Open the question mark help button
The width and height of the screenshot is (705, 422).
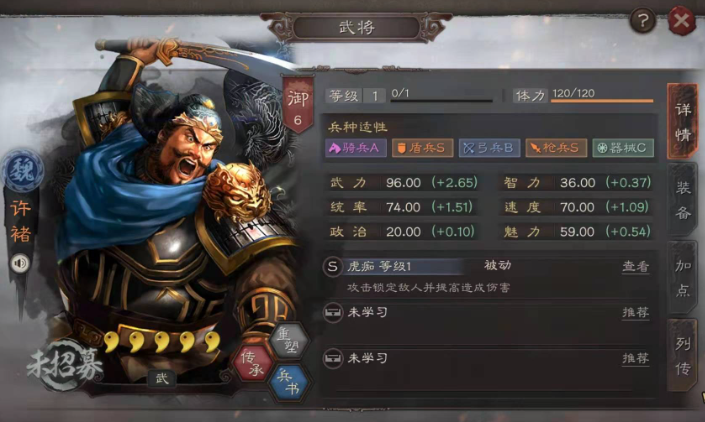click(644, 18)
